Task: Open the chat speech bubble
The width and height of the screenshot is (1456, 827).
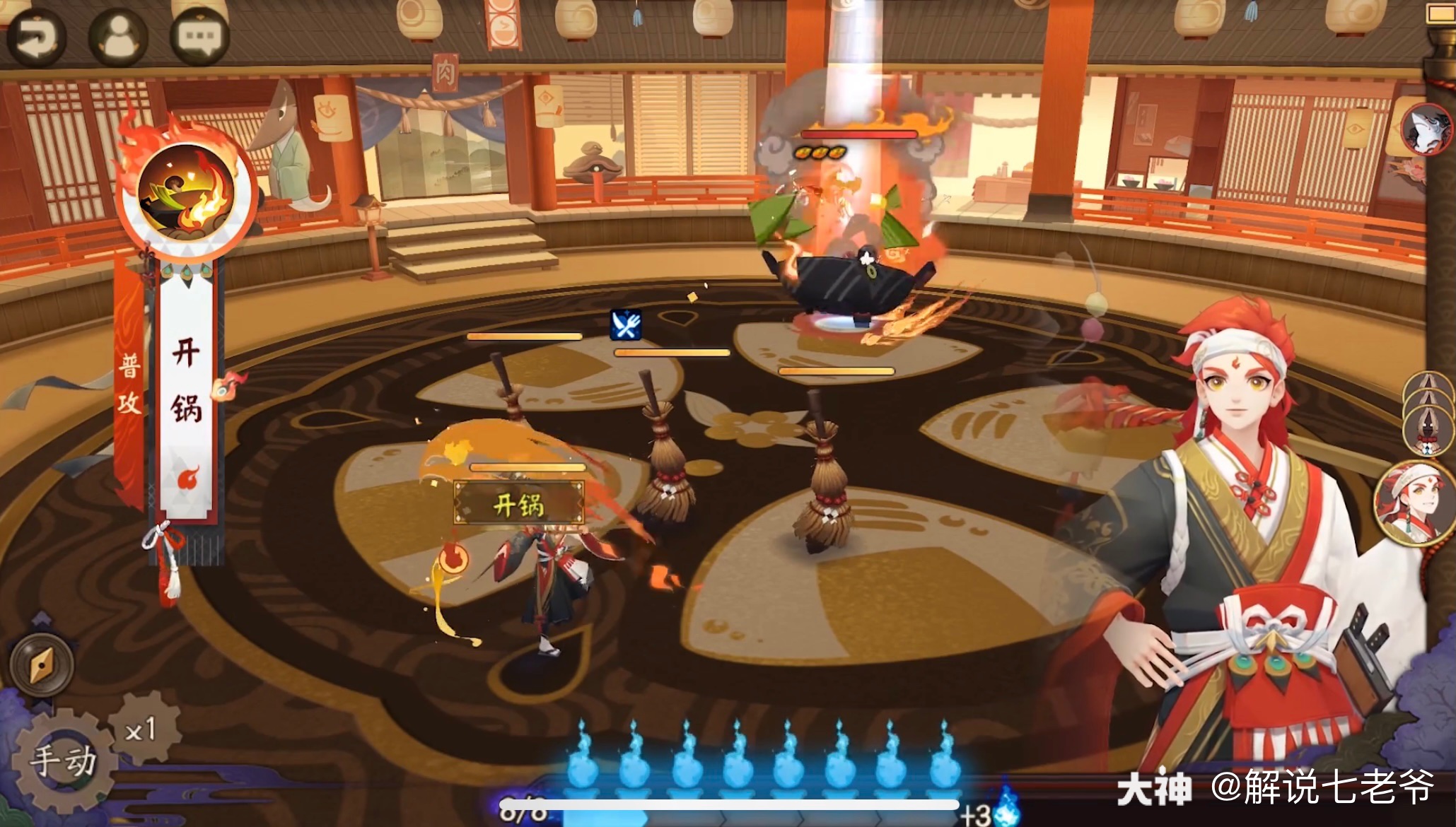Action: [199, 37]
